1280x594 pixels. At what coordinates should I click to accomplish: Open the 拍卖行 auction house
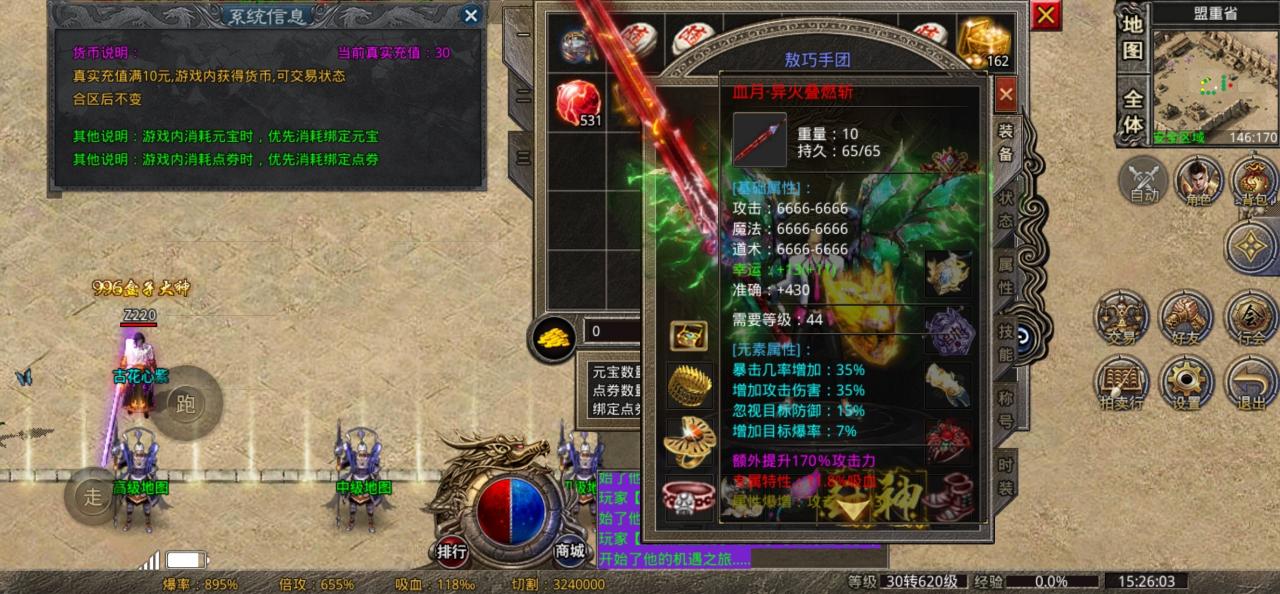(x=1122, y=384)
